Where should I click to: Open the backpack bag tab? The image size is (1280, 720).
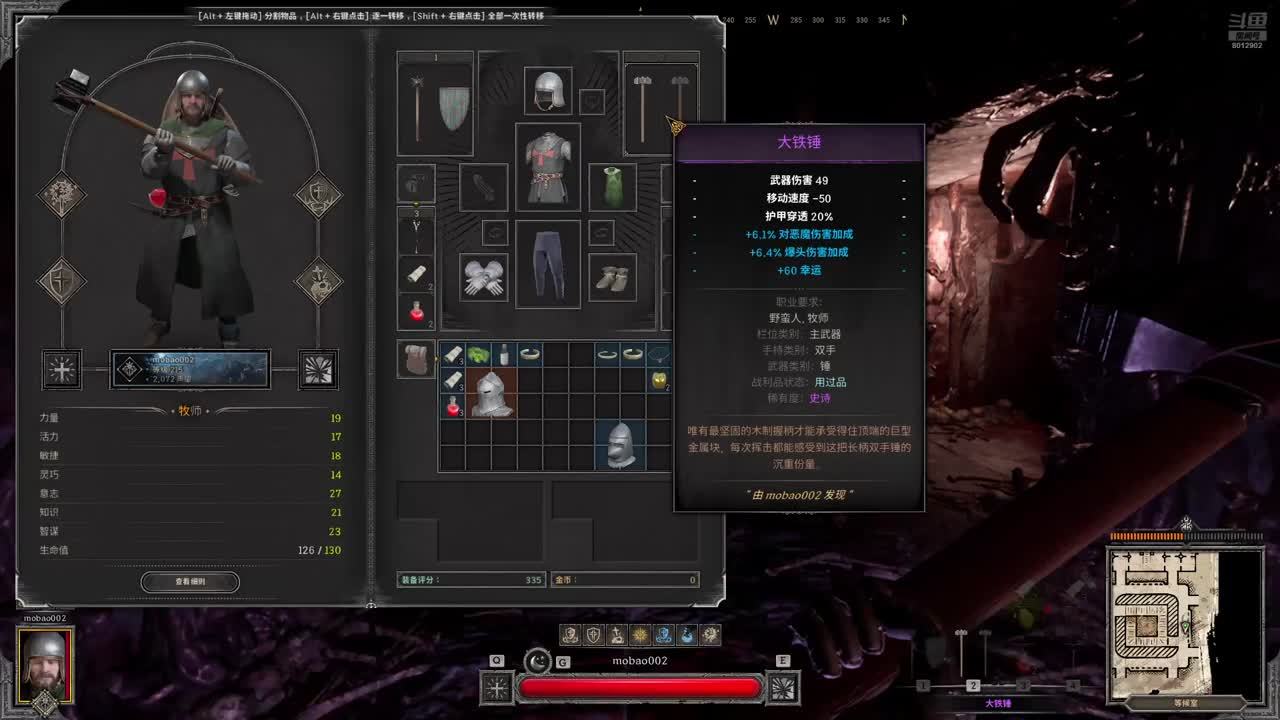[x=415, y=358]
